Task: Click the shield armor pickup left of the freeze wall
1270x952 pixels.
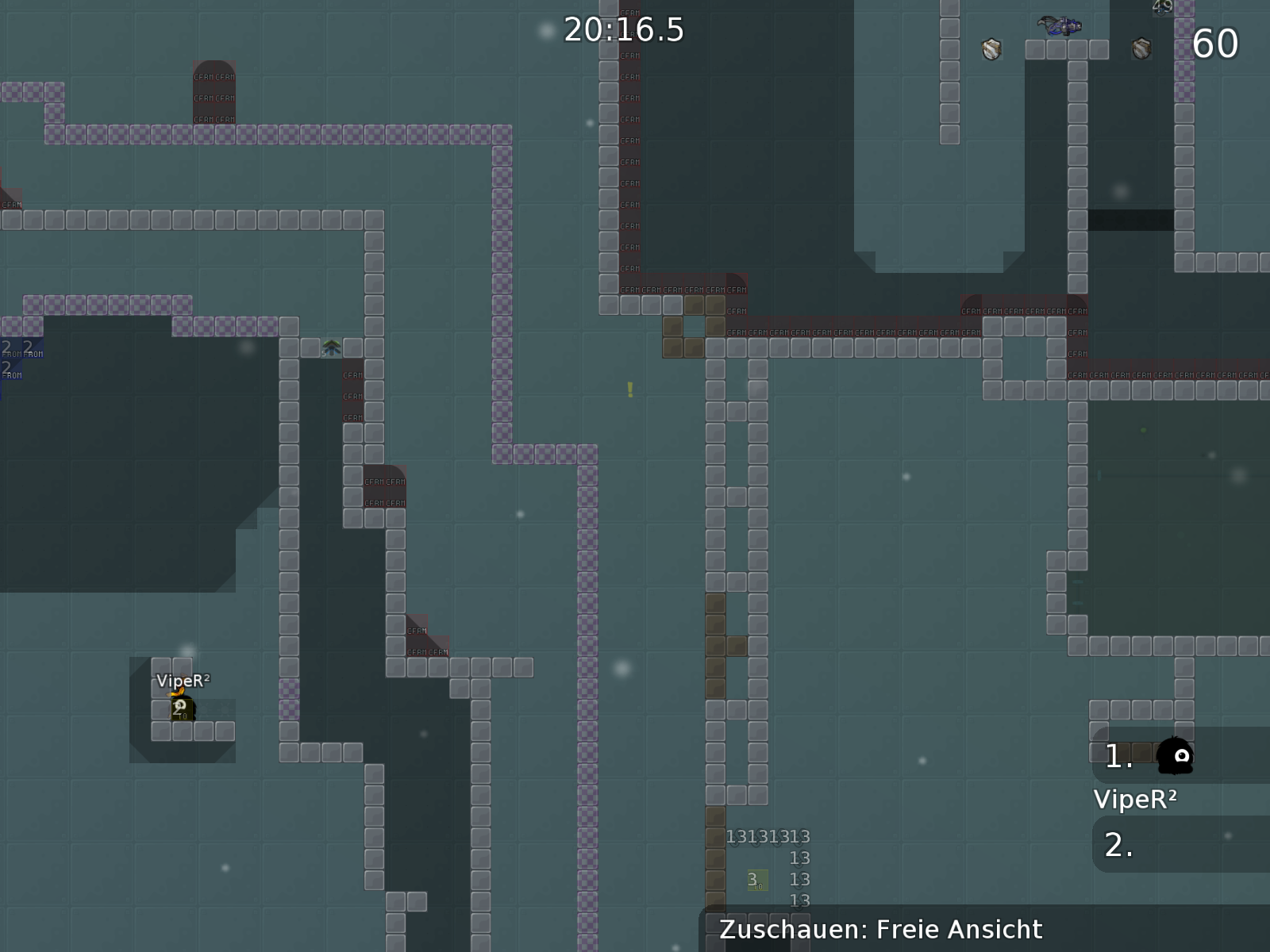Action: coord(992,49)
